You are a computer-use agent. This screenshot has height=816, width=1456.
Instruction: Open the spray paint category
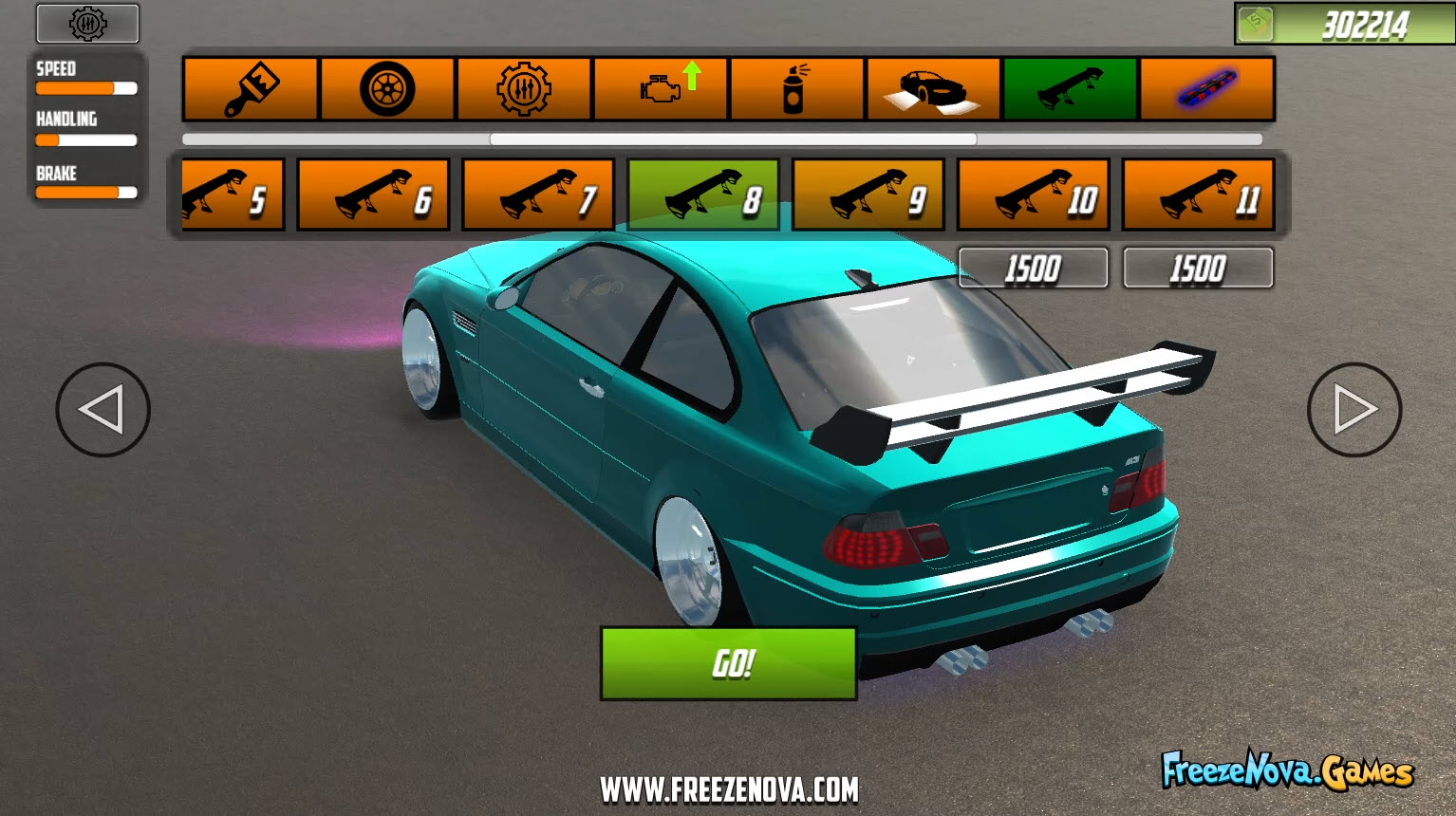[x=796, y=88]
